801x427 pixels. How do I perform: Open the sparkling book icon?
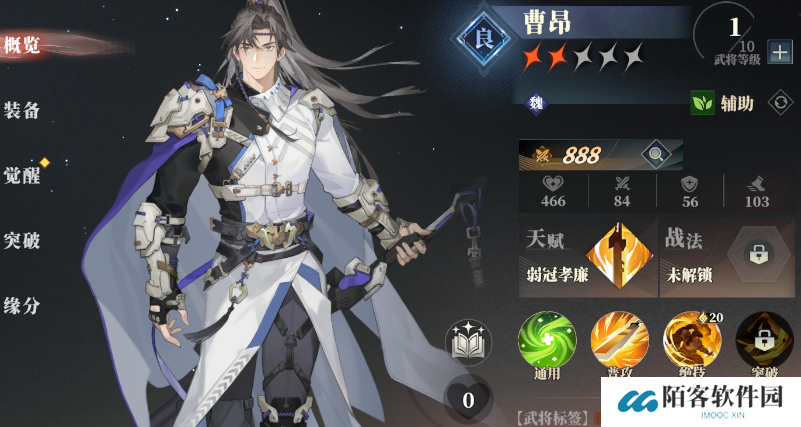(468, 343)
